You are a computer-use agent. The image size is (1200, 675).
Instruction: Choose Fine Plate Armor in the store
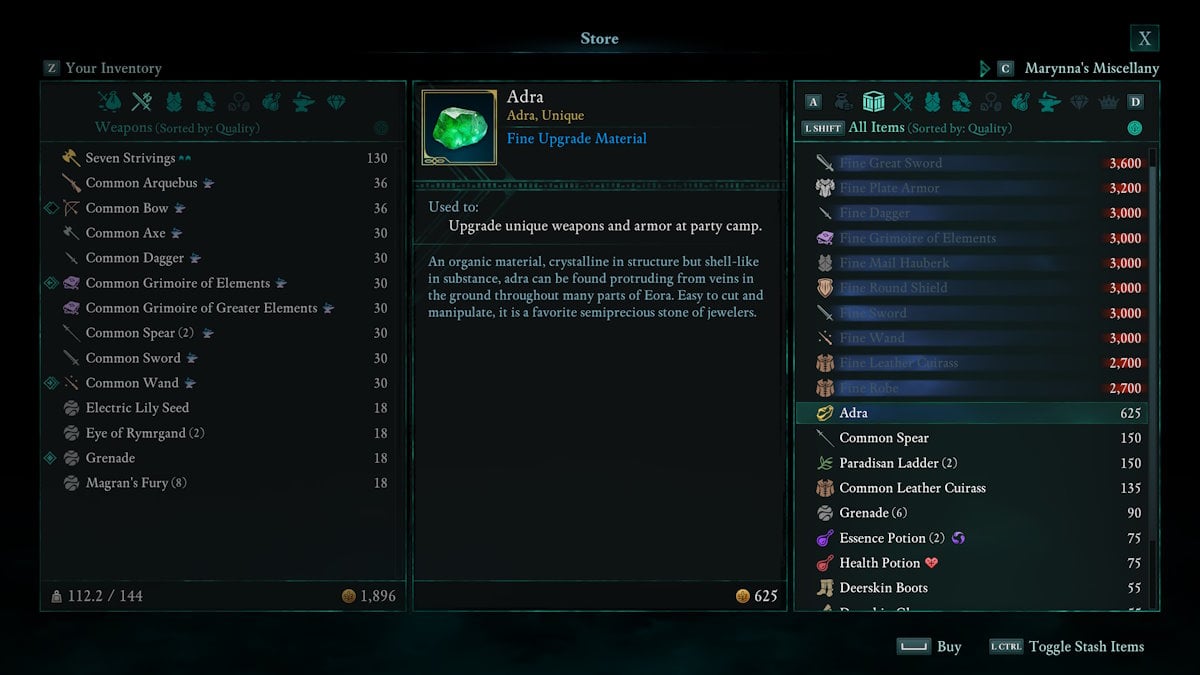click(889, 188)
